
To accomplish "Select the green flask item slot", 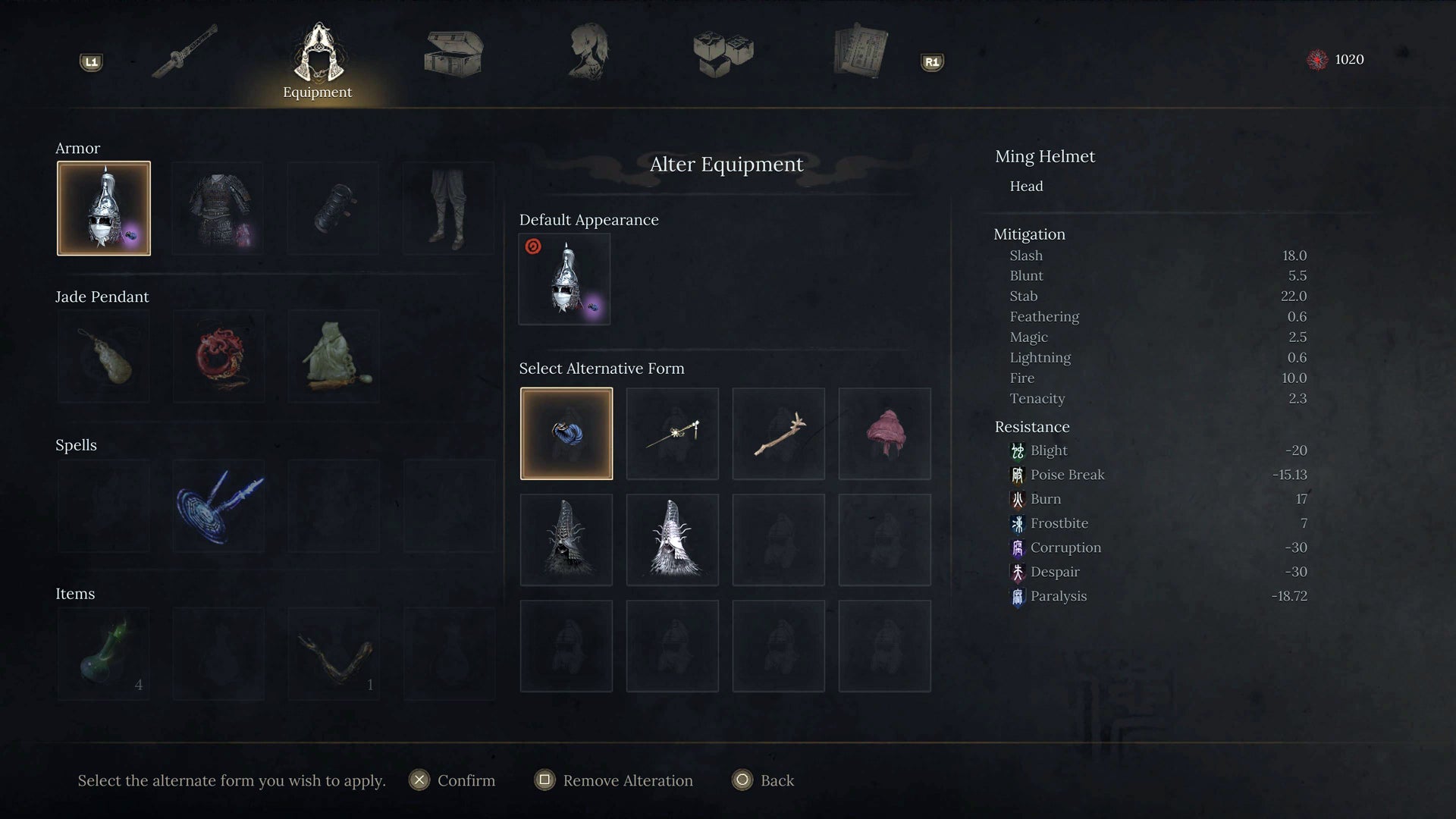I will (104, 654).
